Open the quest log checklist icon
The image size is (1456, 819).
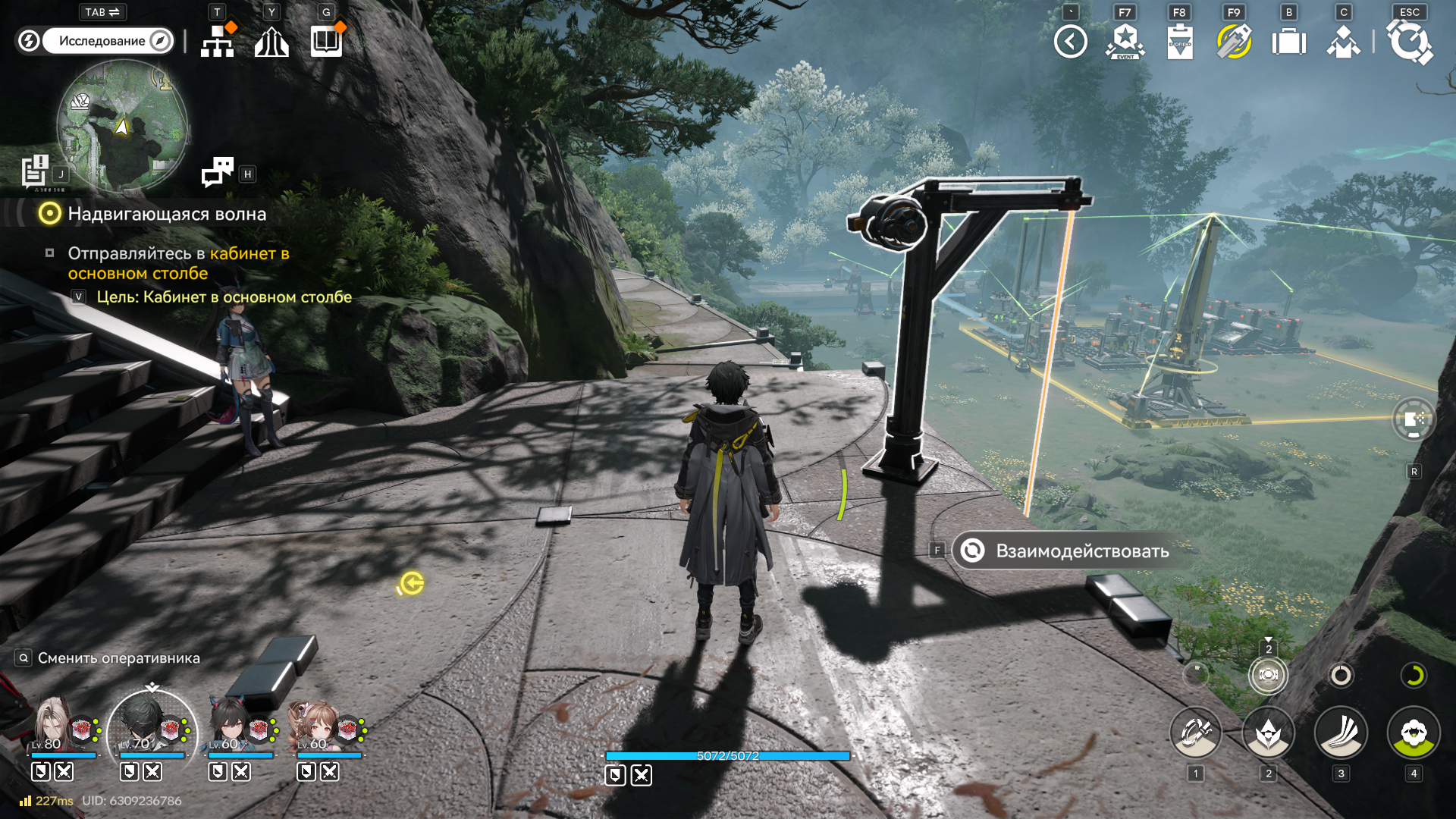[35, 171]
